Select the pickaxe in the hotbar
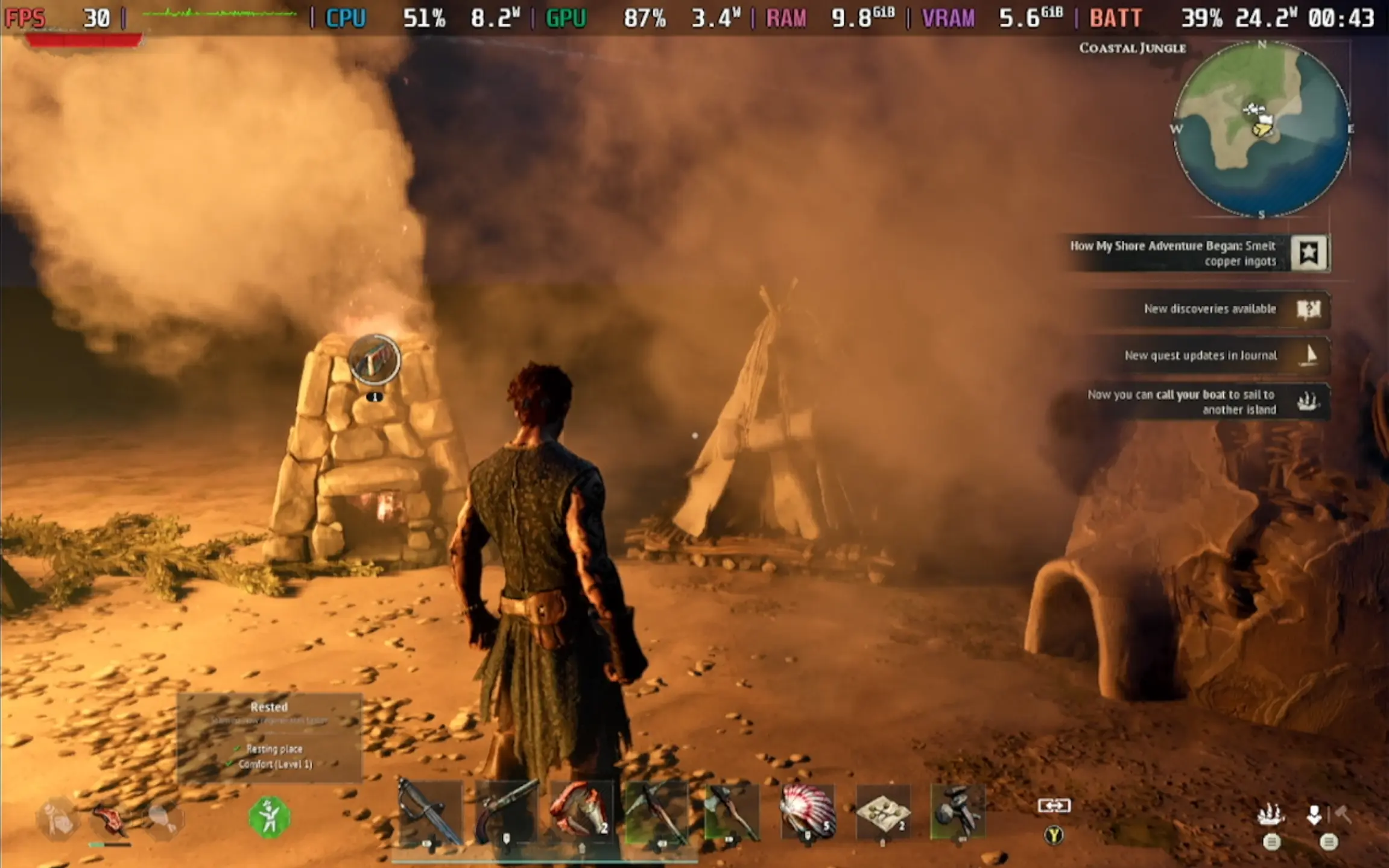Screen dimensions: 1389x868 point(656,811)
